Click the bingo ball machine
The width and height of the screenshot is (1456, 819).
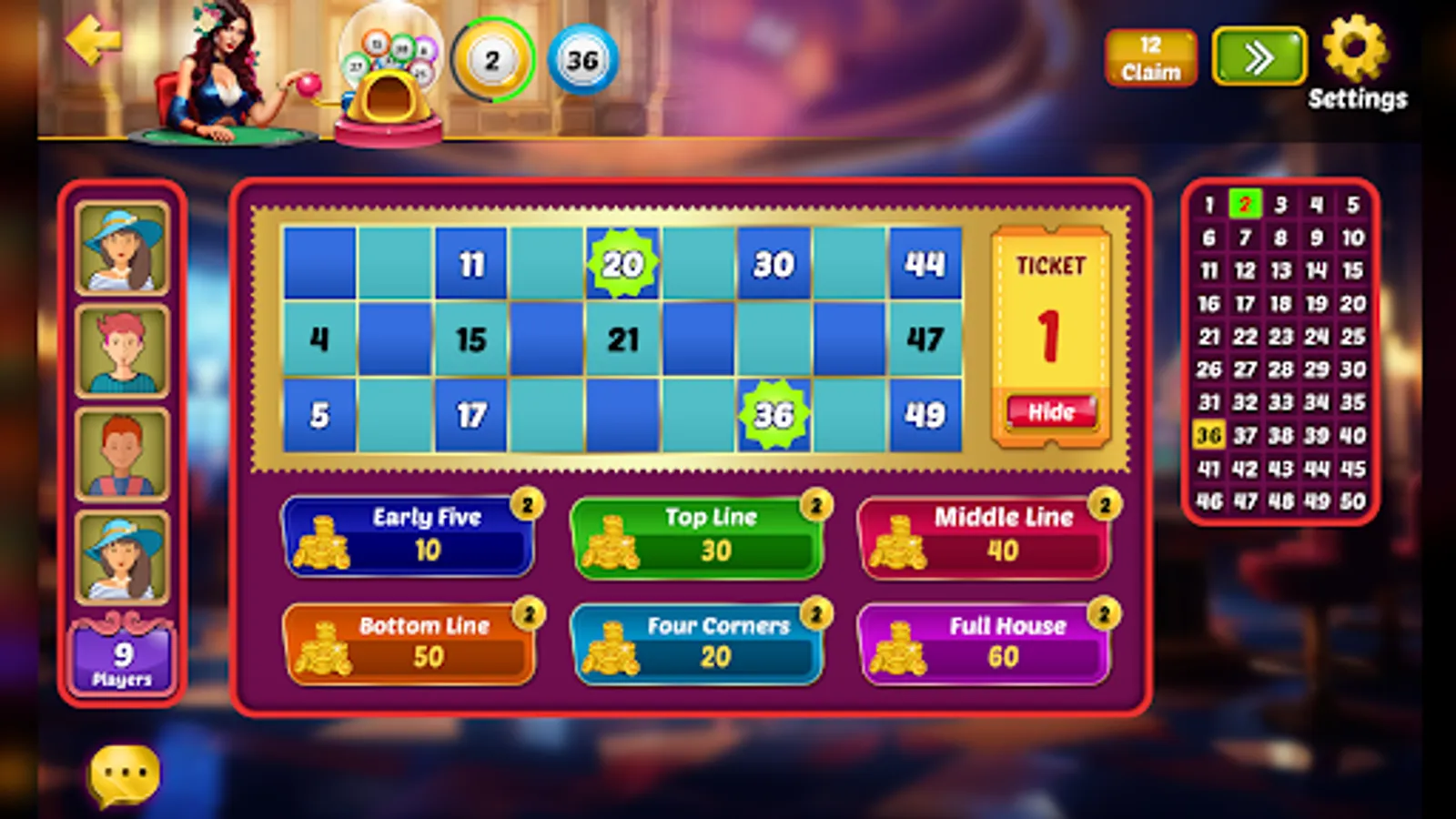[x=391, y=68]
